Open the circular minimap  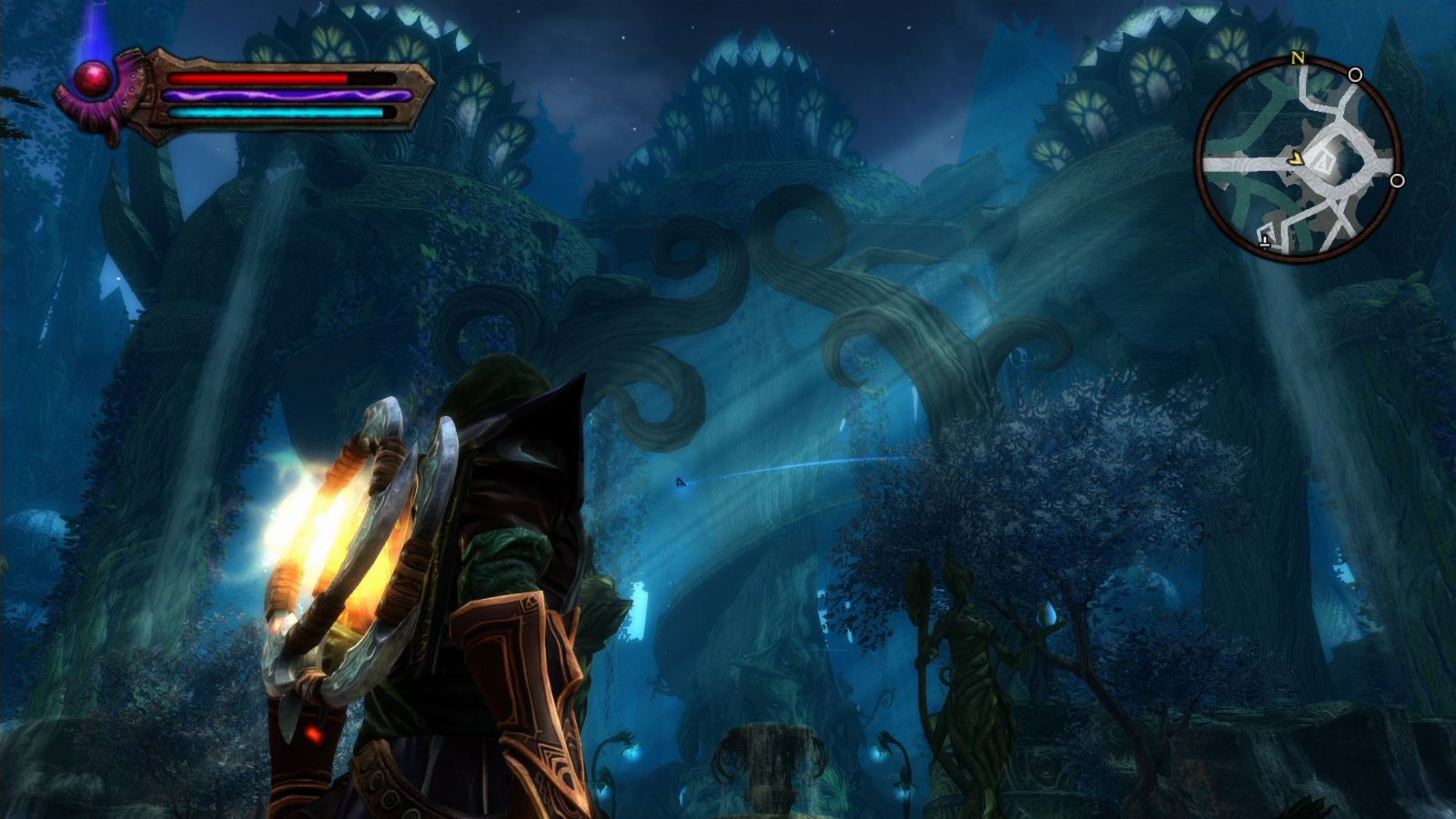tap(1299, 160)
